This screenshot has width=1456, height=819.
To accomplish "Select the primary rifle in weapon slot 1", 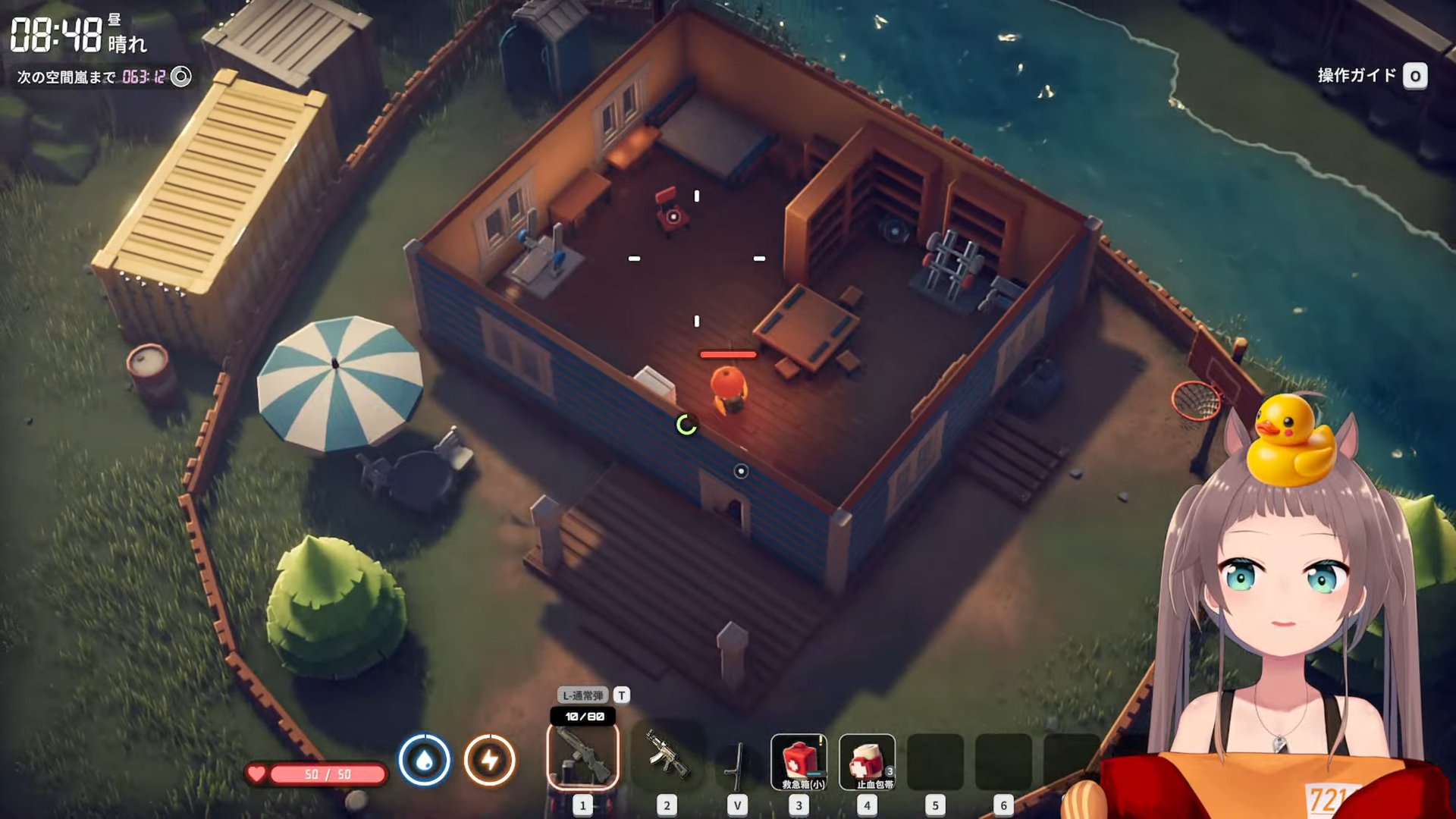I will click(x=582, y=758).
